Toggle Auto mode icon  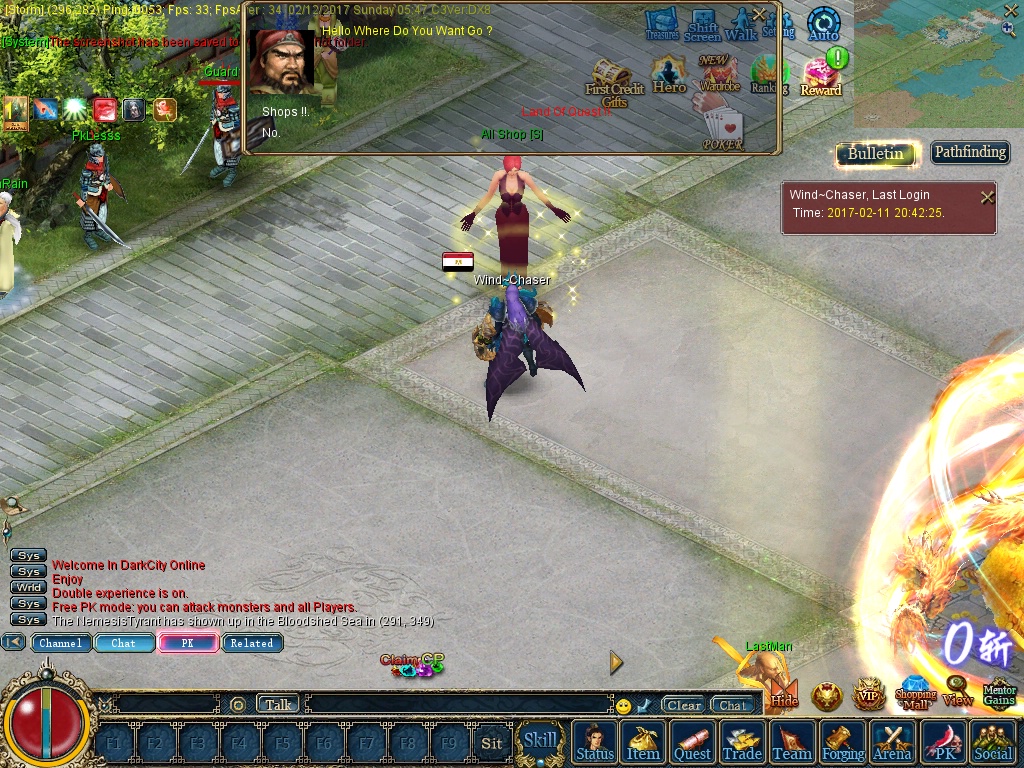tap(823, 24)
